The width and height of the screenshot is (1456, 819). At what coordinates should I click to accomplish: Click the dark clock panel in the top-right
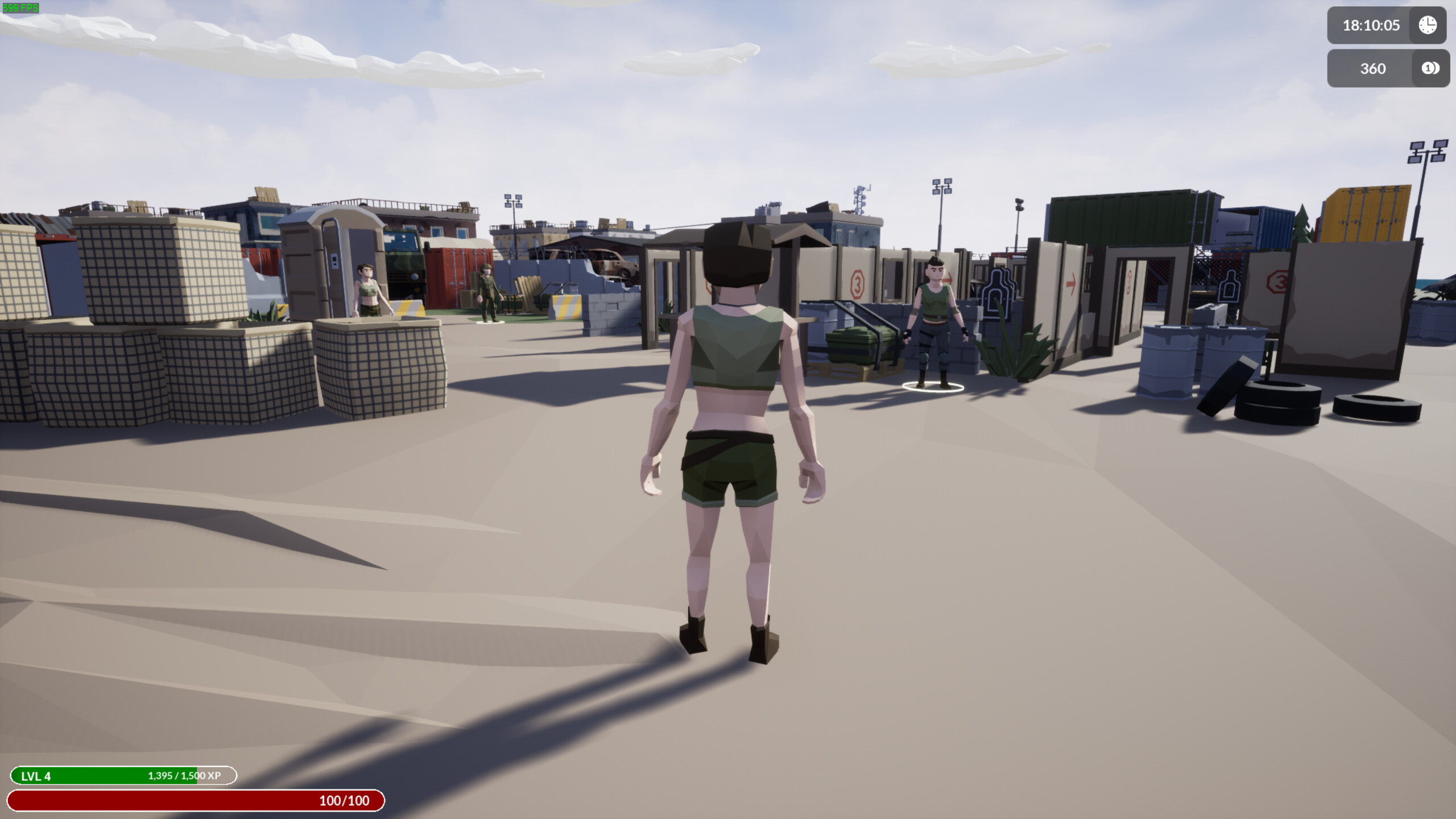tap(1387, 25)
